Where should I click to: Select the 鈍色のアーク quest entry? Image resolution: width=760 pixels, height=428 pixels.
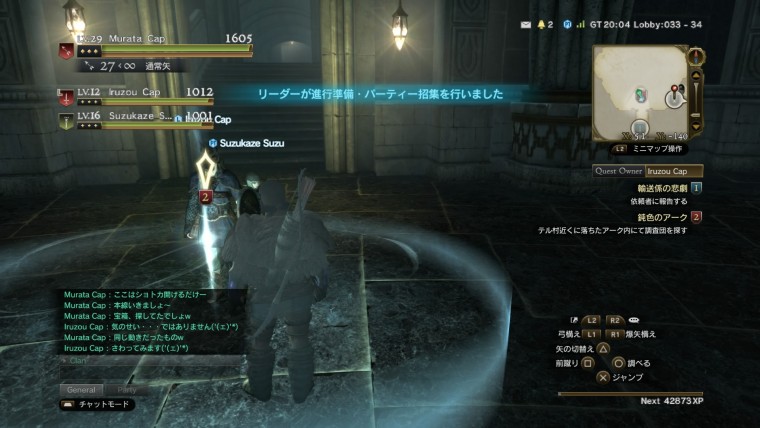pyautogui.click(x=663, y=217)
